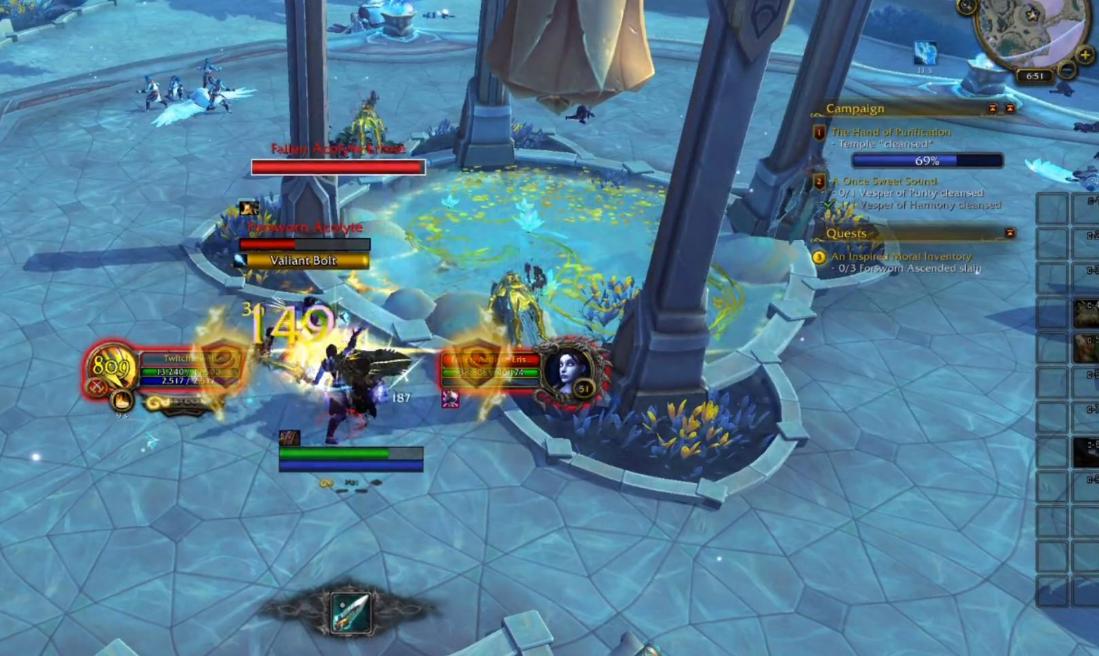Zoom out with the minimap minus button

pos(1067,70)
